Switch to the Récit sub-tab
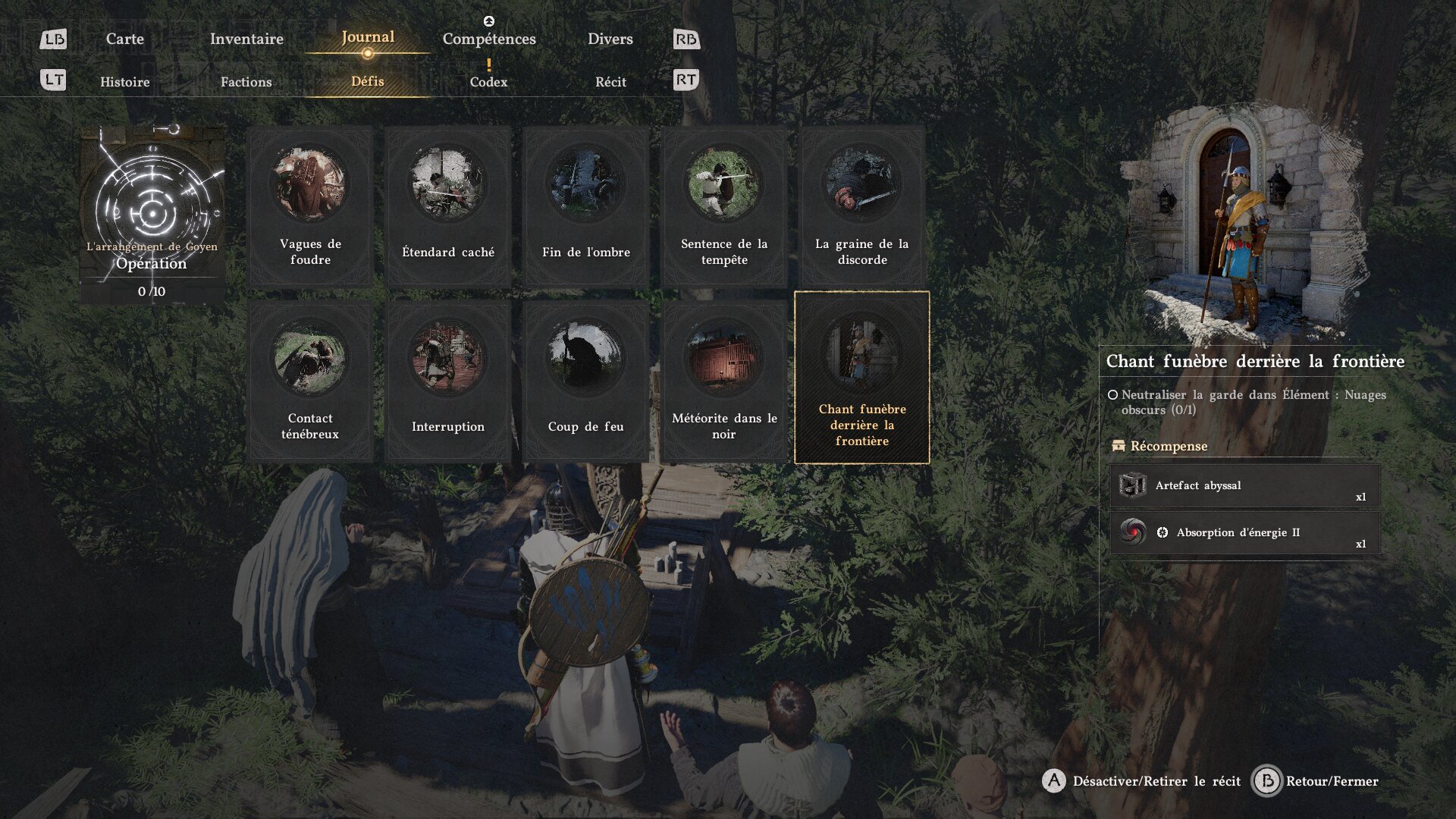 [x=610, y=82]
